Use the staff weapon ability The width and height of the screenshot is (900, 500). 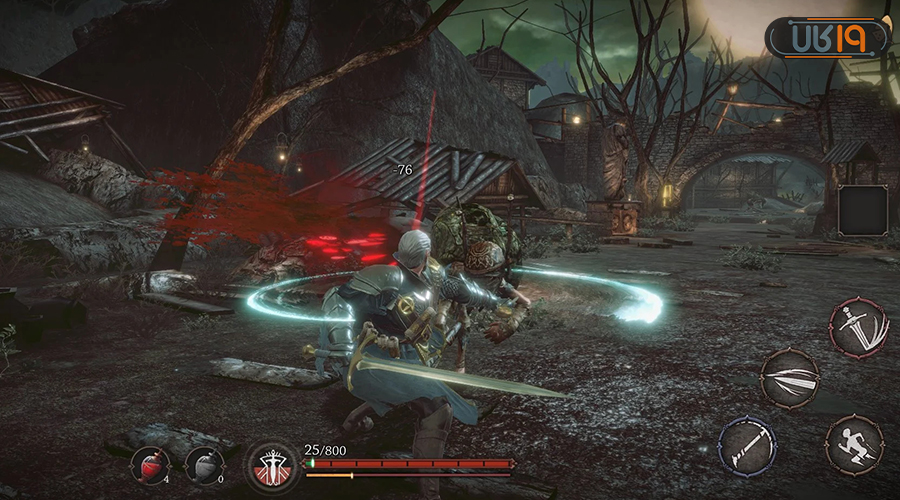pyautogui.click(x=747, y=443)
